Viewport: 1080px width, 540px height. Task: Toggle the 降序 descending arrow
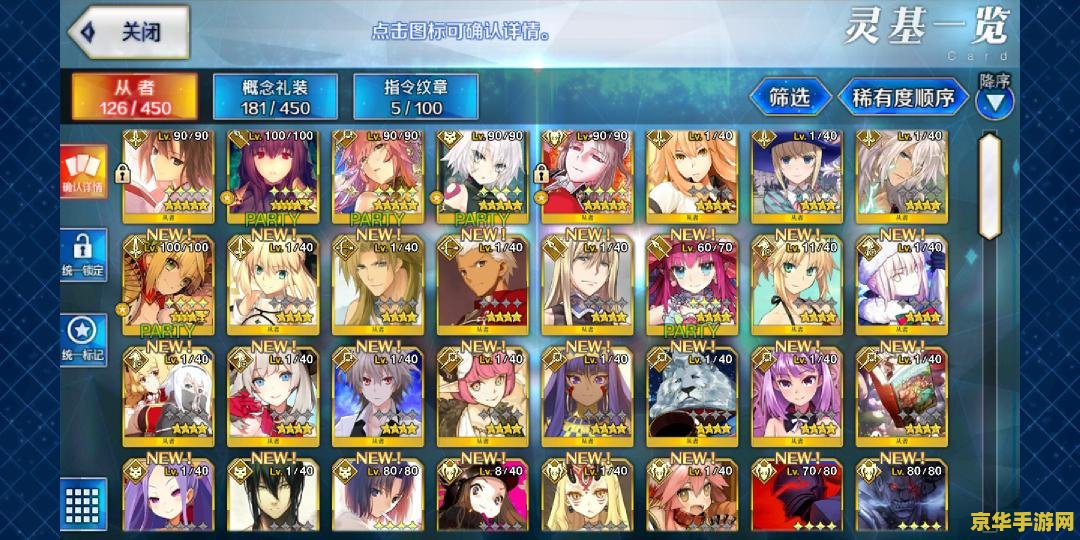(995, 100)
